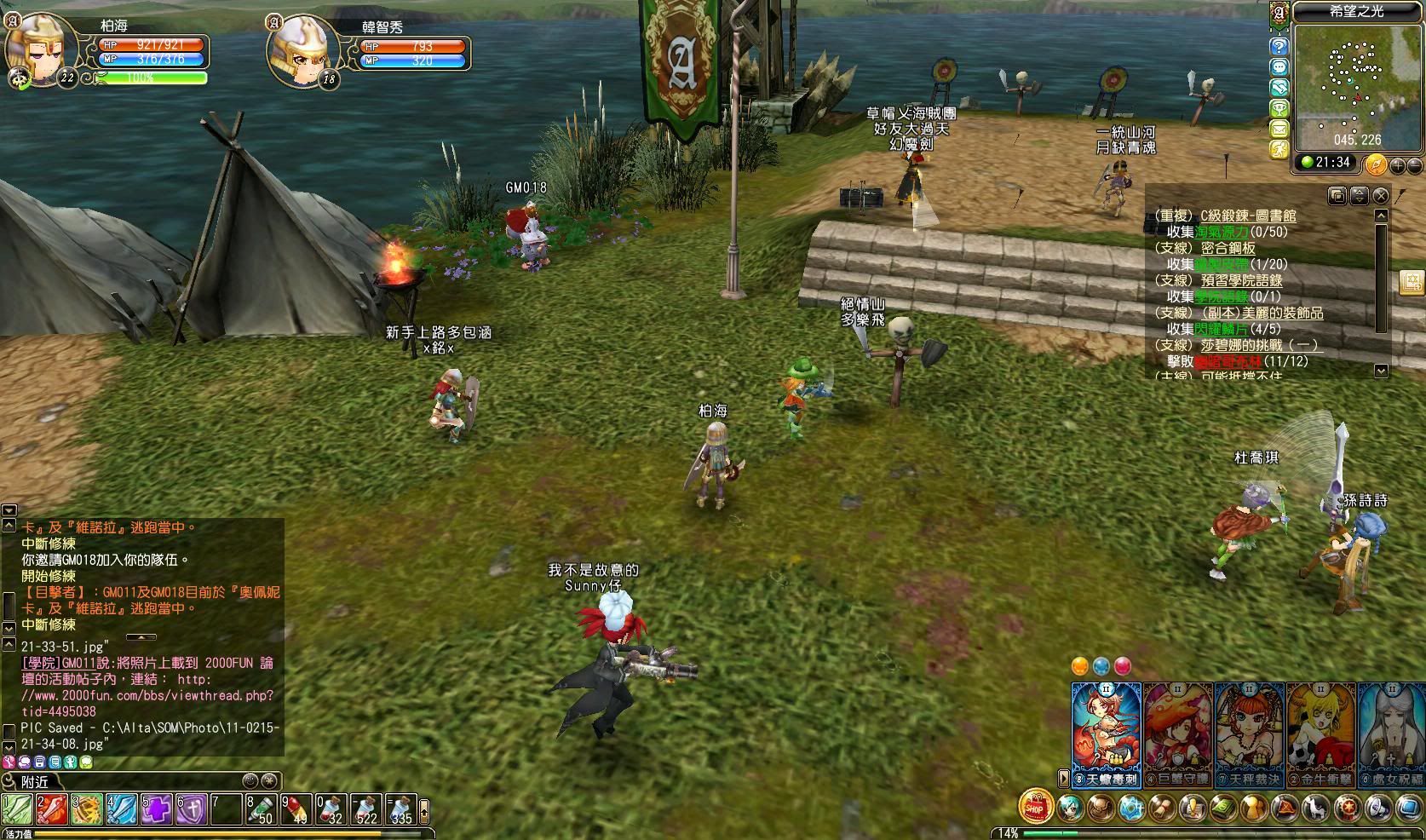Pick the 天秤裁決 Libra card

pos(1250,731)
